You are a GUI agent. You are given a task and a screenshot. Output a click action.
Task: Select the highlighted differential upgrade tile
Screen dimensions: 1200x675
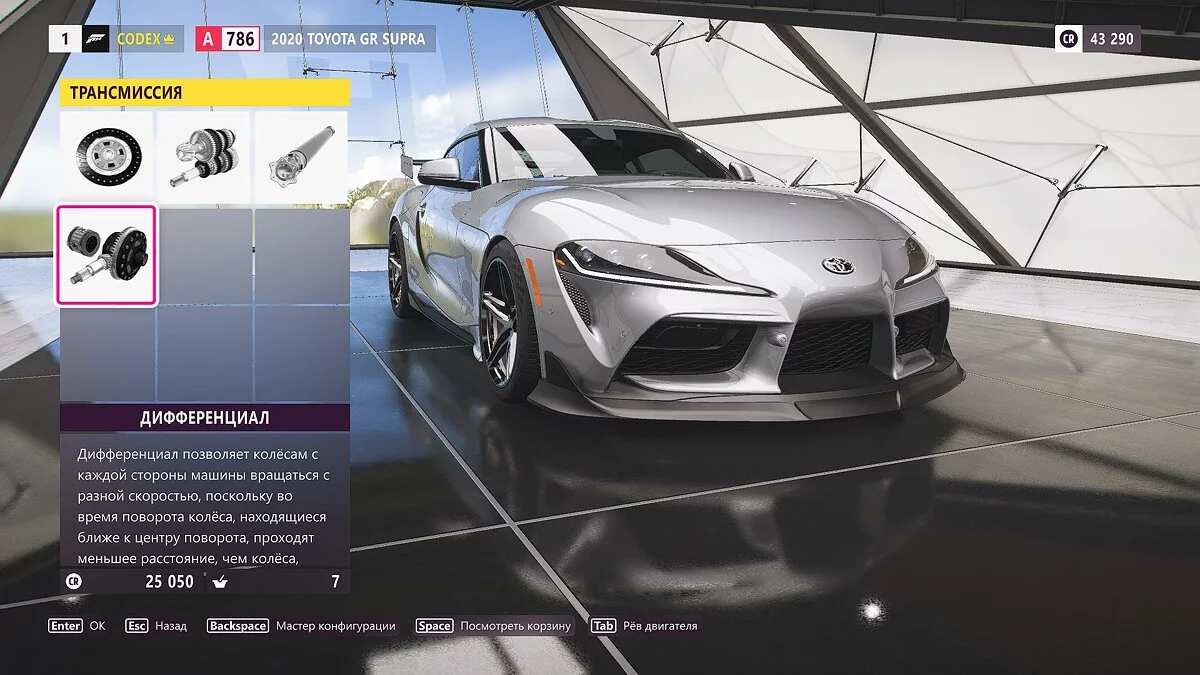tap(107, 255)
